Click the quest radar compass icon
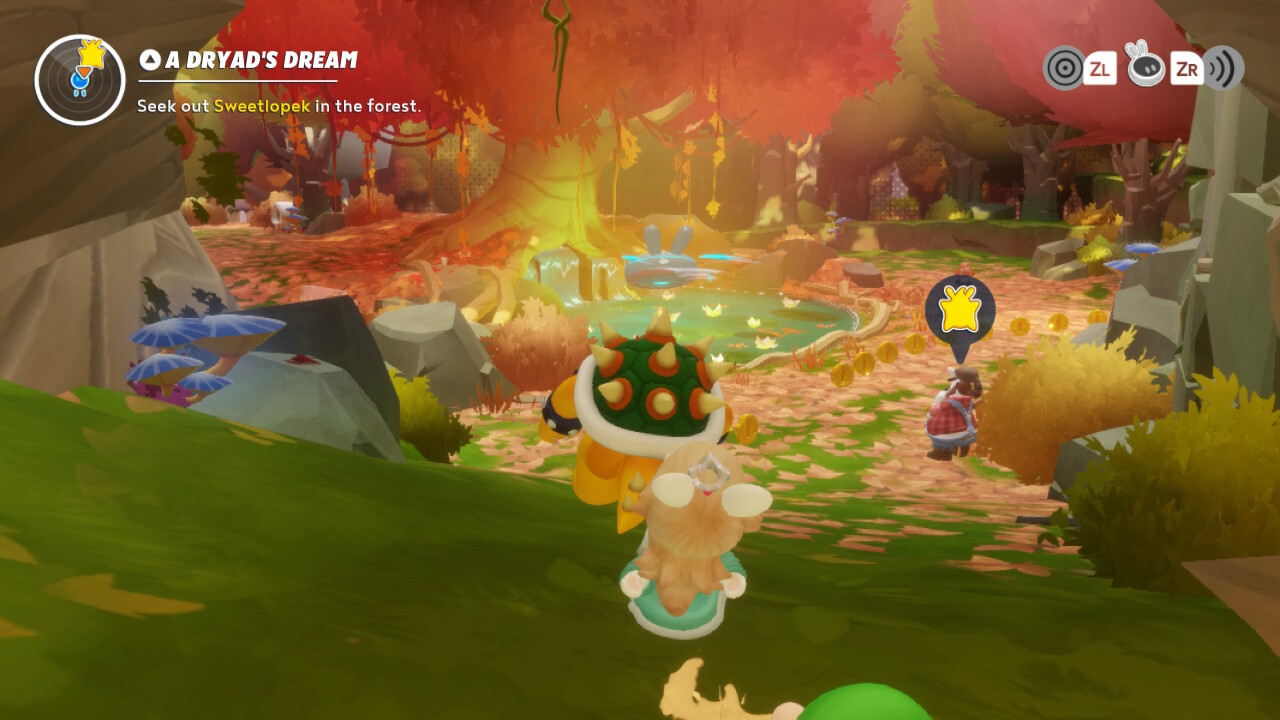The height and width of the screenshot is (720, 1280). [80, 80]
